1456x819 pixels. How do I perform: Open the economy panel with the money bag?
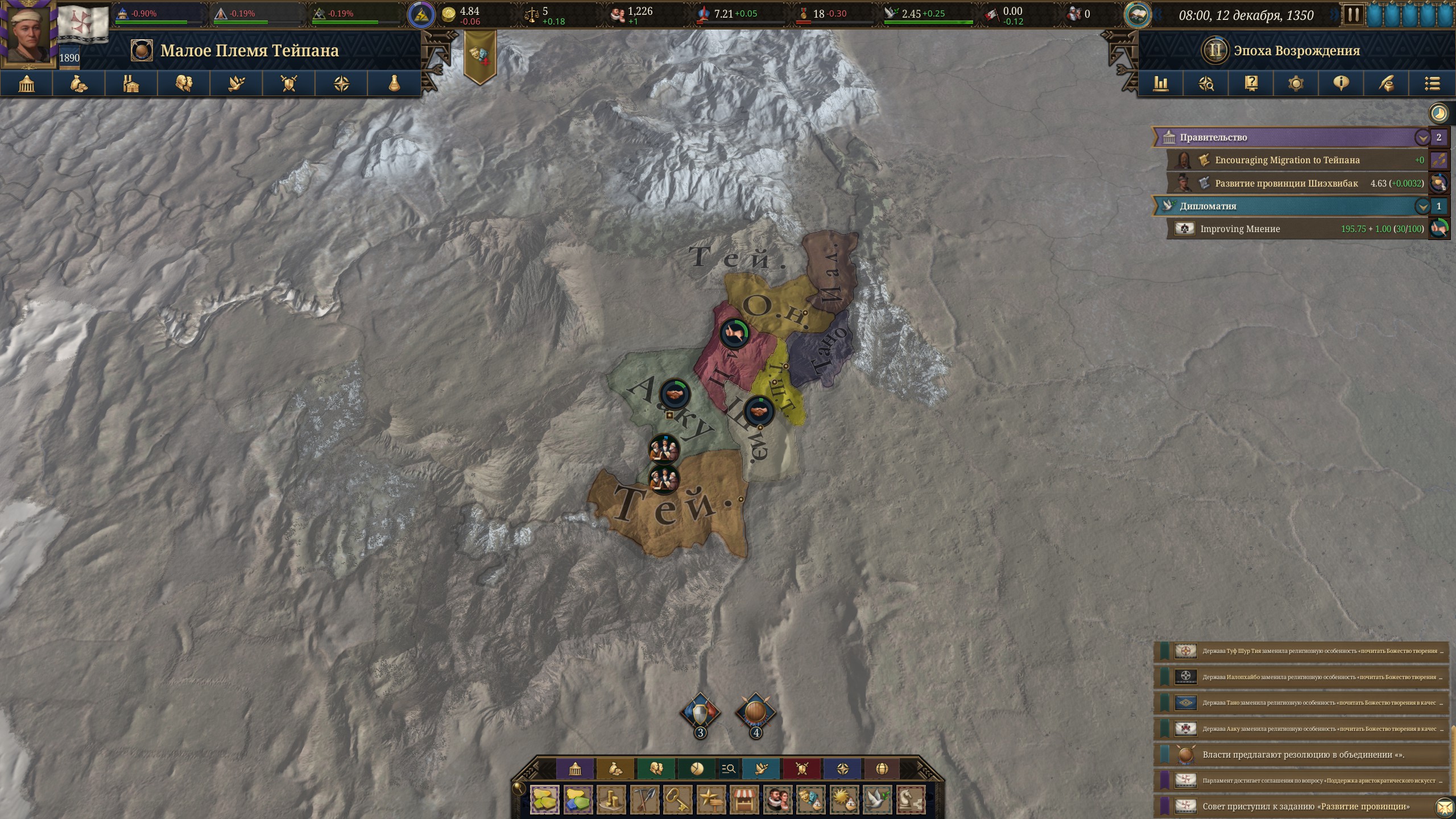(79, 84)
